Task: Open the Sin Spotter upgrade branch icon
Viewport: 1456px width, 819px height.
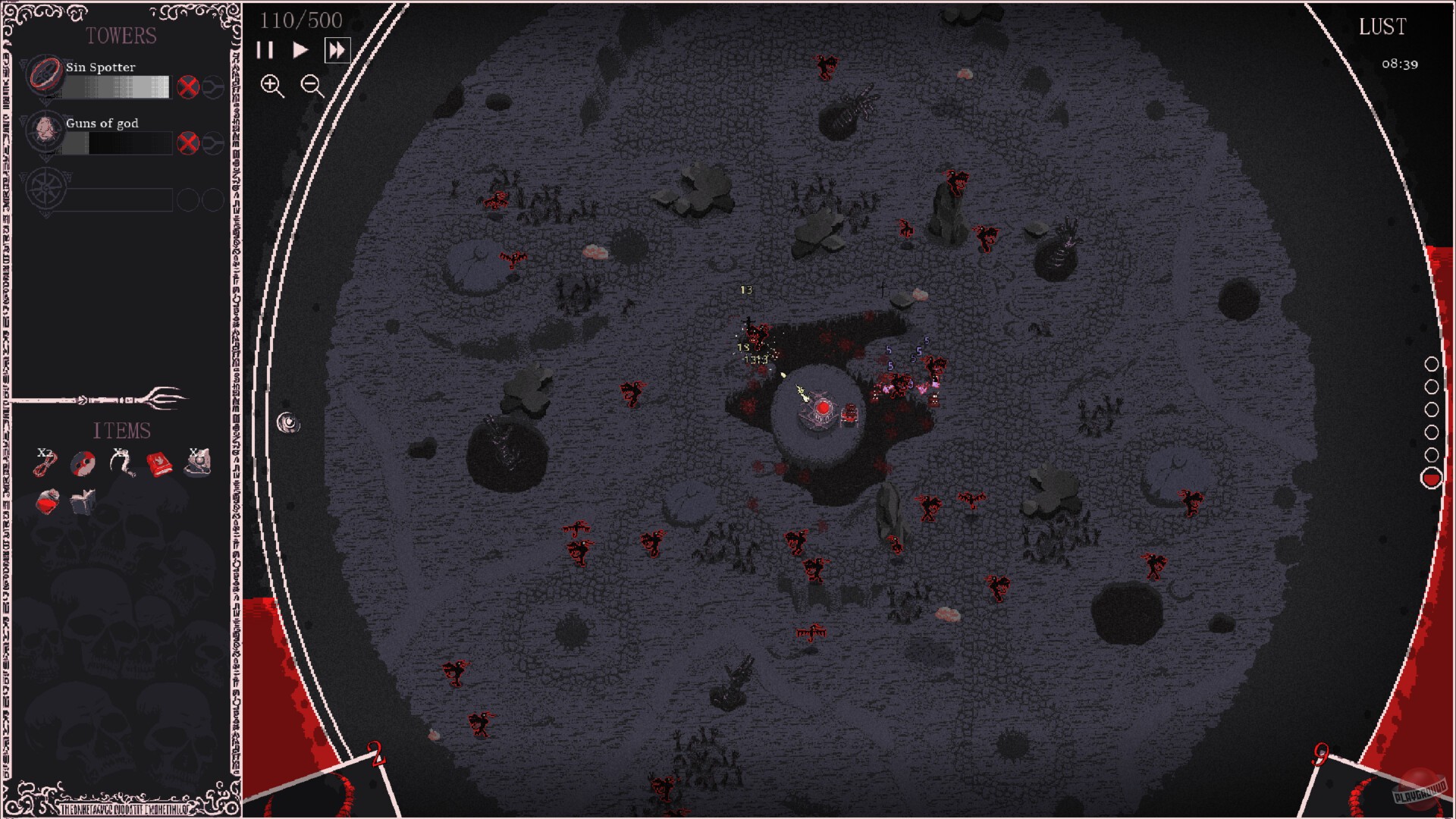Action: pyautogui.click(x=215, y=86)
